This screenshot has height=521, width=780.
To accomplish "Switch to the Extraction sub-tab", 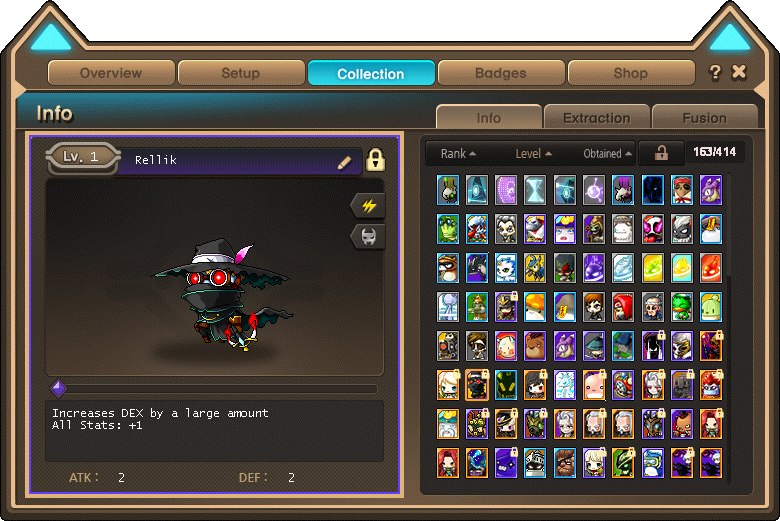I will [x=596, y=117].
